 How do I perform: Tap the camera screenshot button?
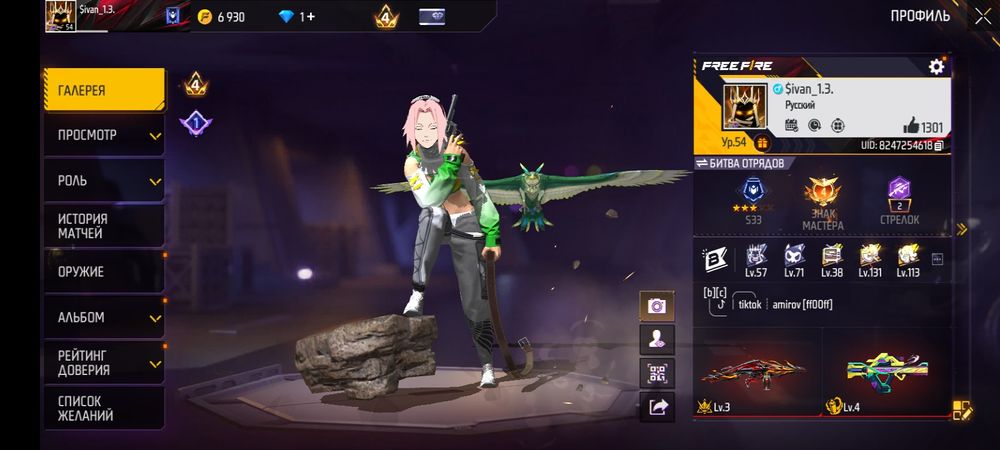(657, 306)
